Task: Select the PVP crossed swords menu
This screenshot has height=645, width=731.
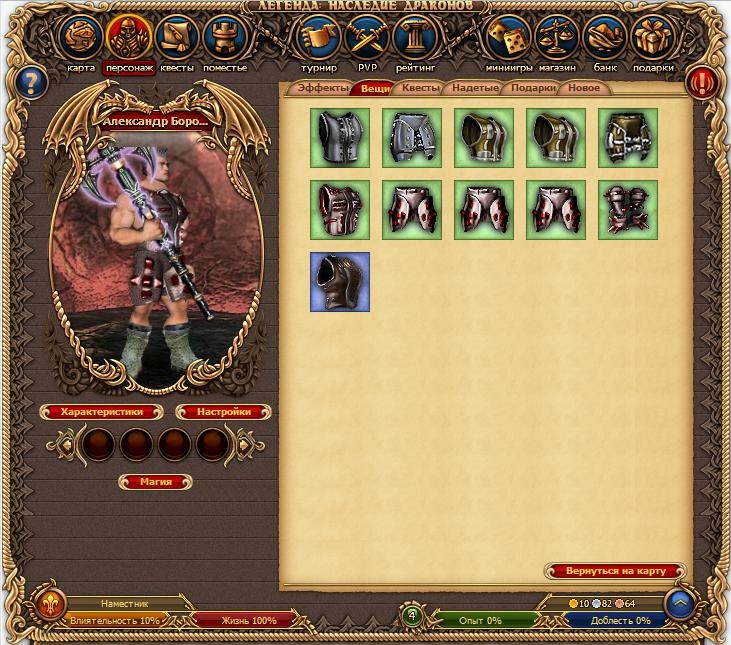Action: point(367,39)
